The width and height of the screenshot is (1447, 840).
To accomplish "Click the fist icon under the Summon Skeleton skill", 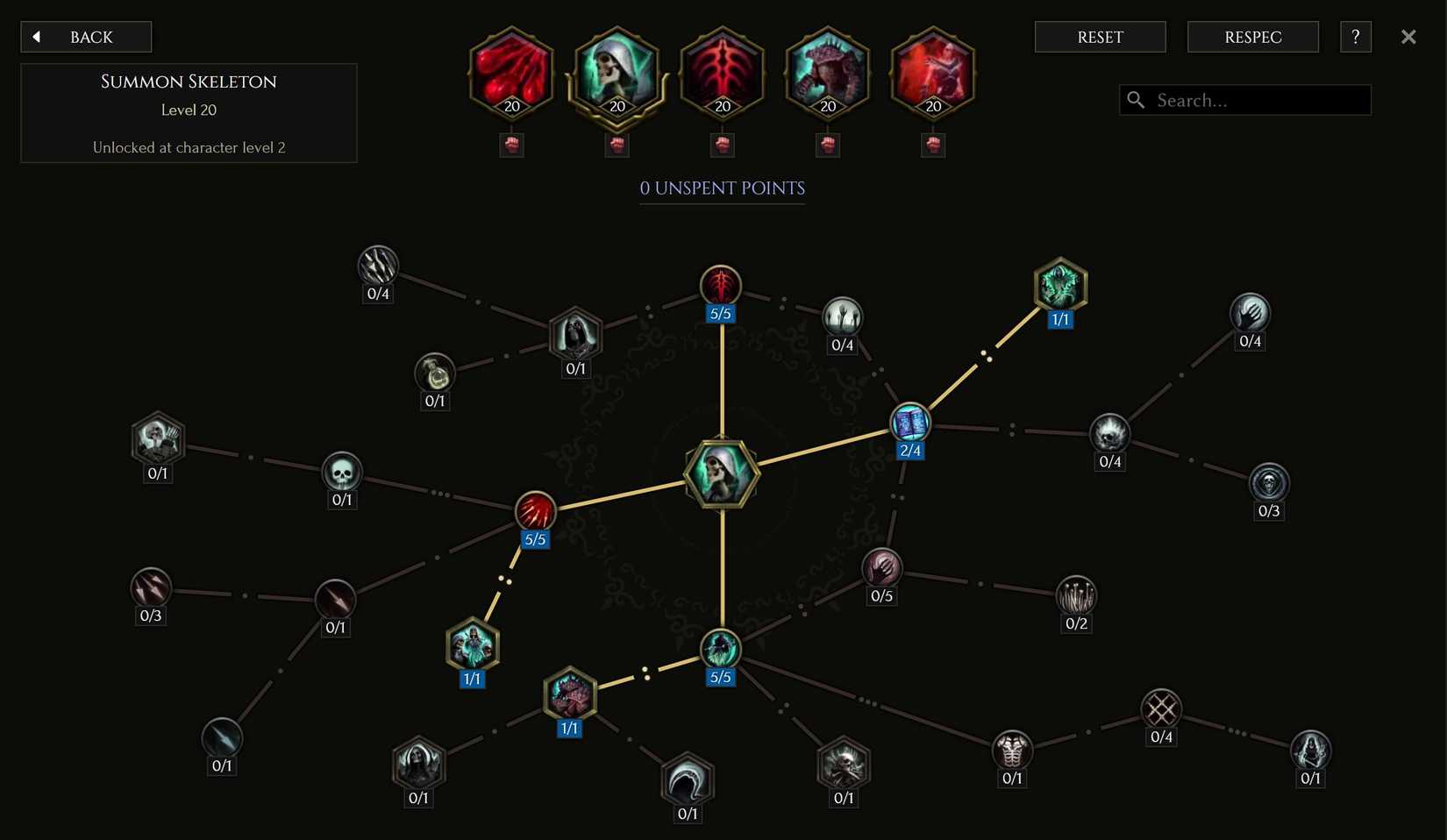I will pos(617,145).
